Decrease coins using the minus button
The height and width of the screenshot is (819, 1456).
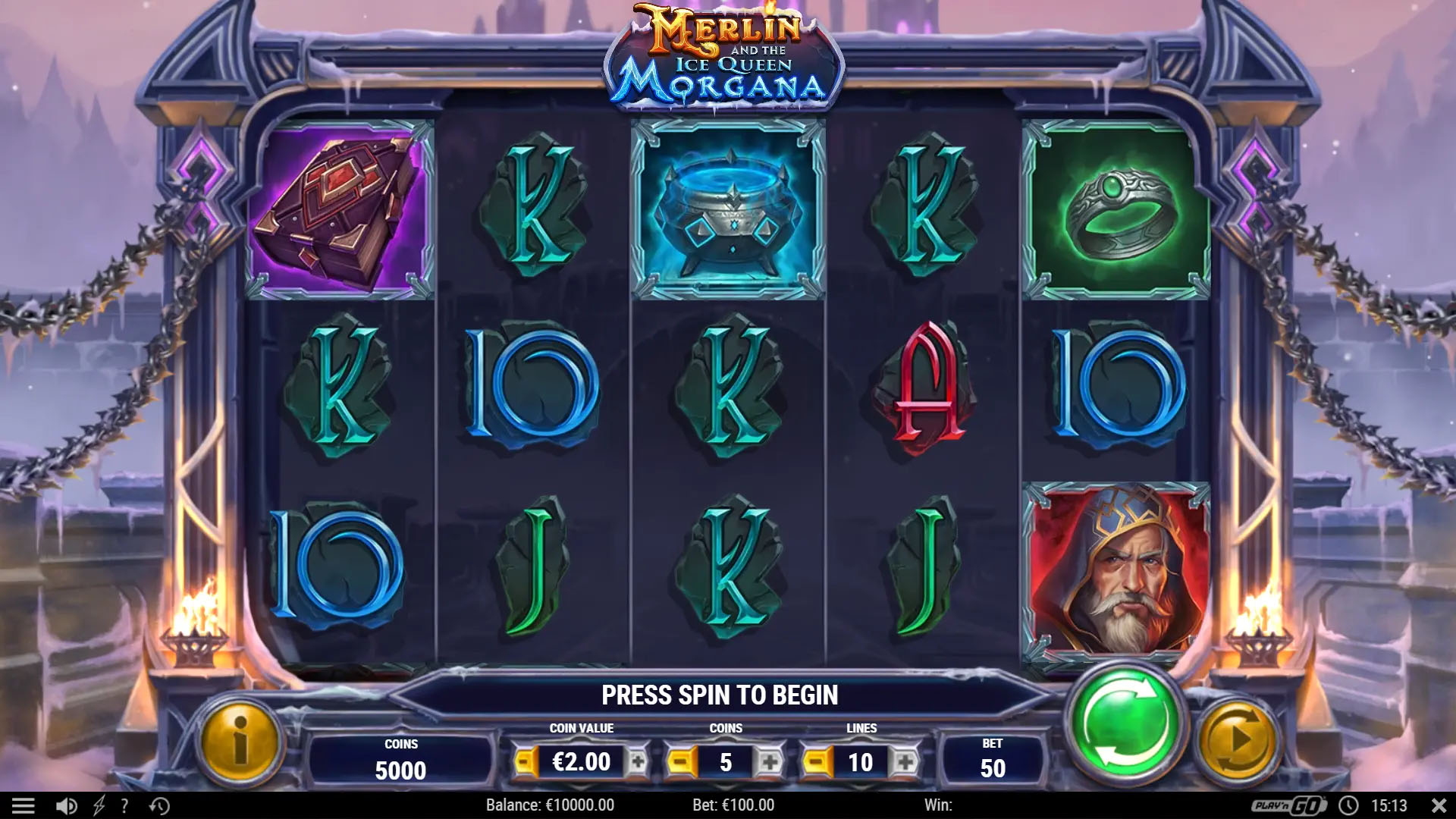click(682, 761)
